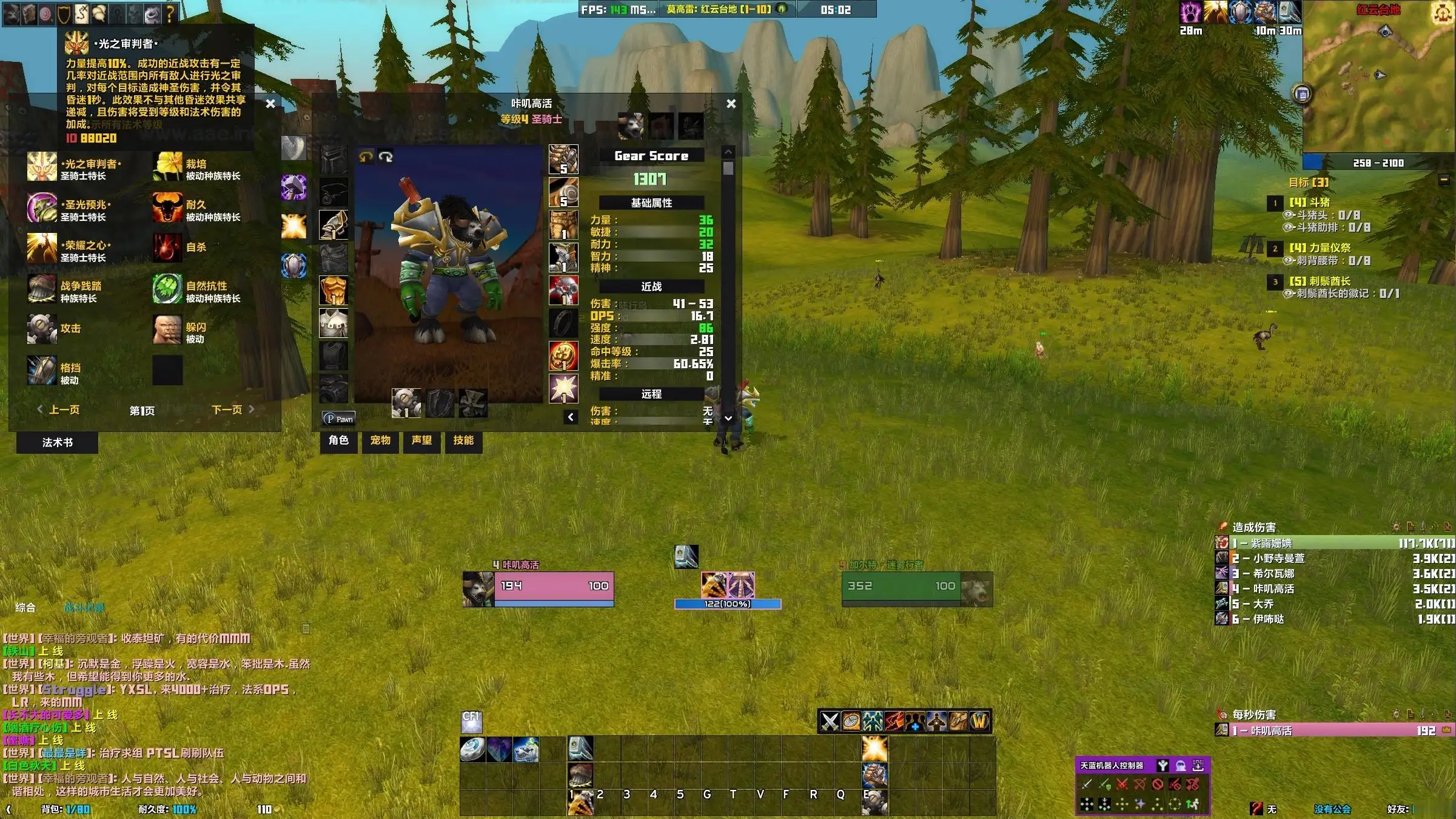
Task: Close the character sheet window
Action: pos(731,104)
